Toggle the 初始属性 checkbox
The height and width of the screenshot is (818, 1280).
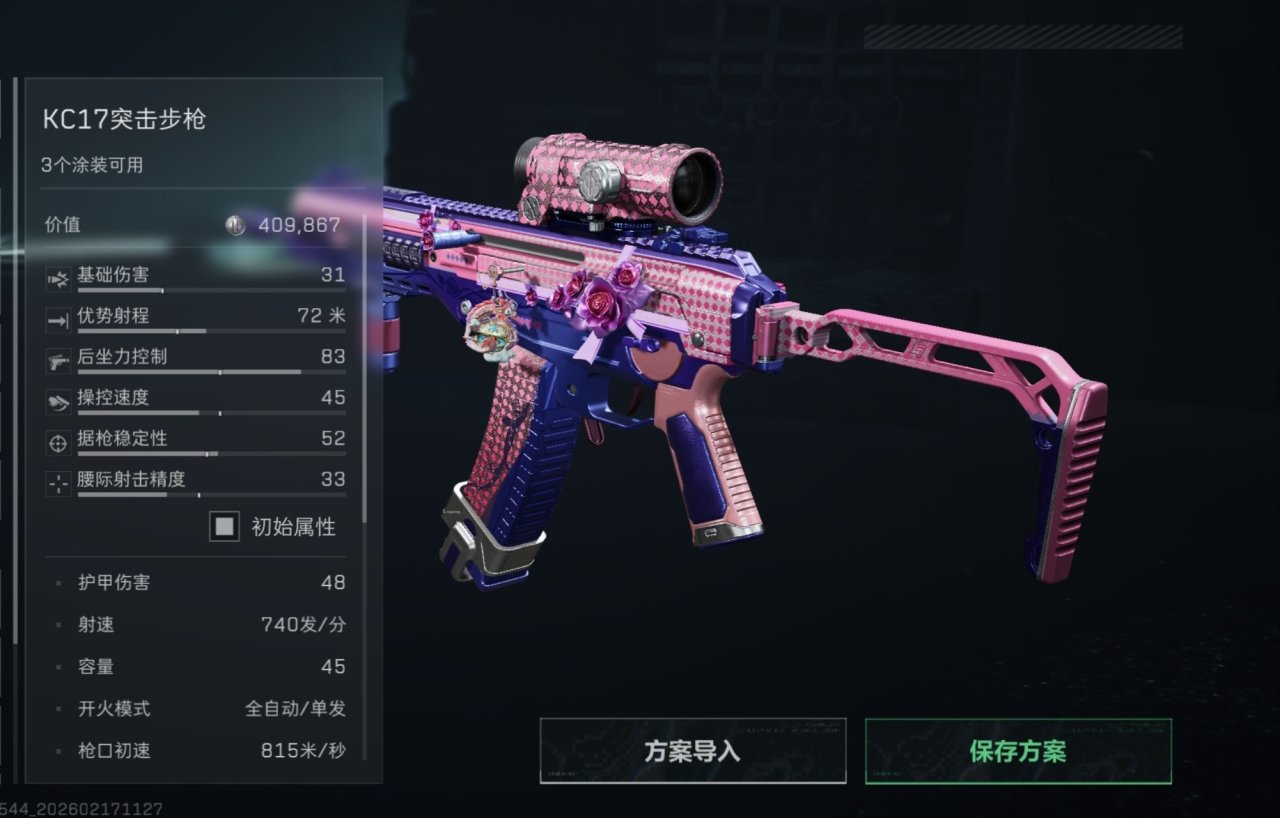coord(225,526)
